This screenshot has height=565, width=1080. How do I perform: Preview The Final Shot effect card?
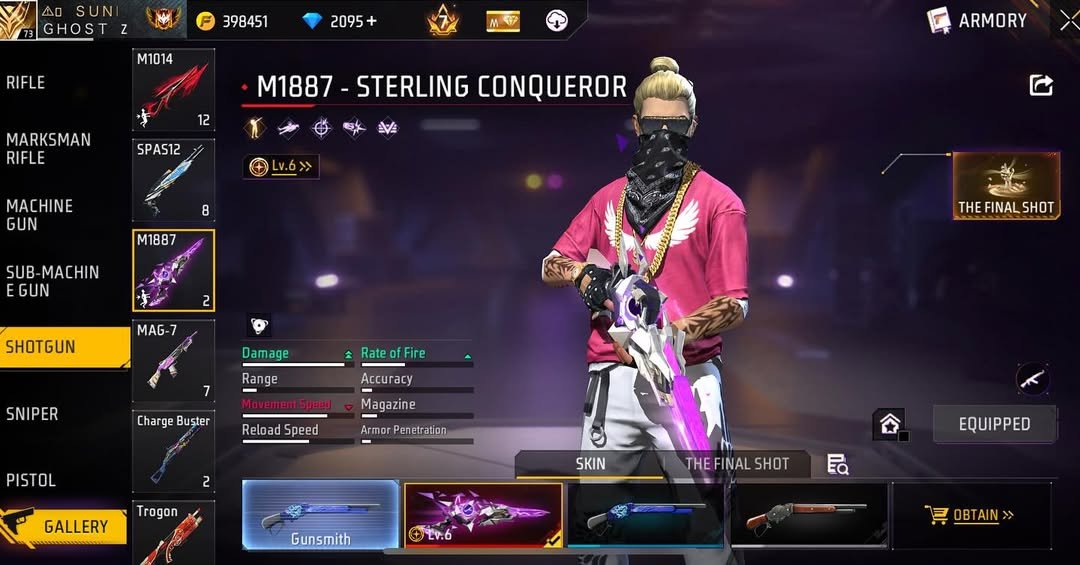[x=1005, y=186]
